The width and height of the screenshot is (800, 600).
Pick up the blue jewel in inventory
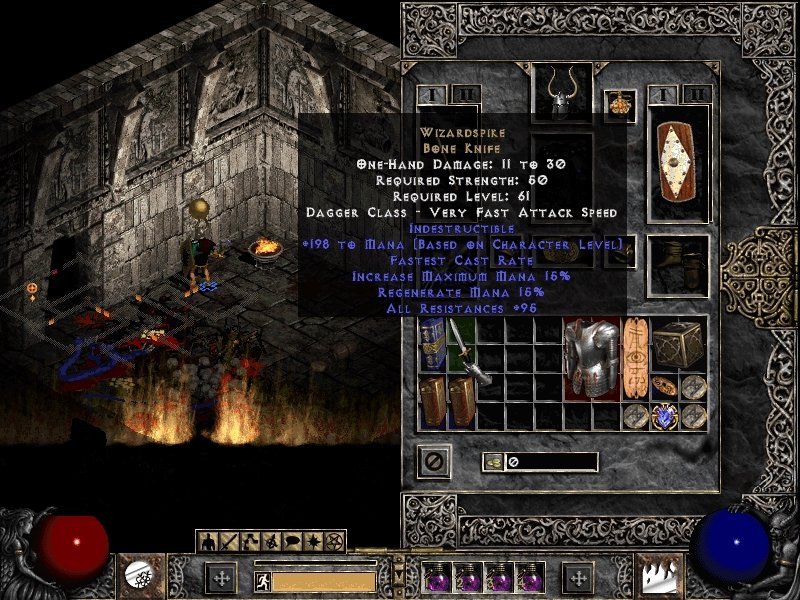pyautogui.click(x=663, y=416)
